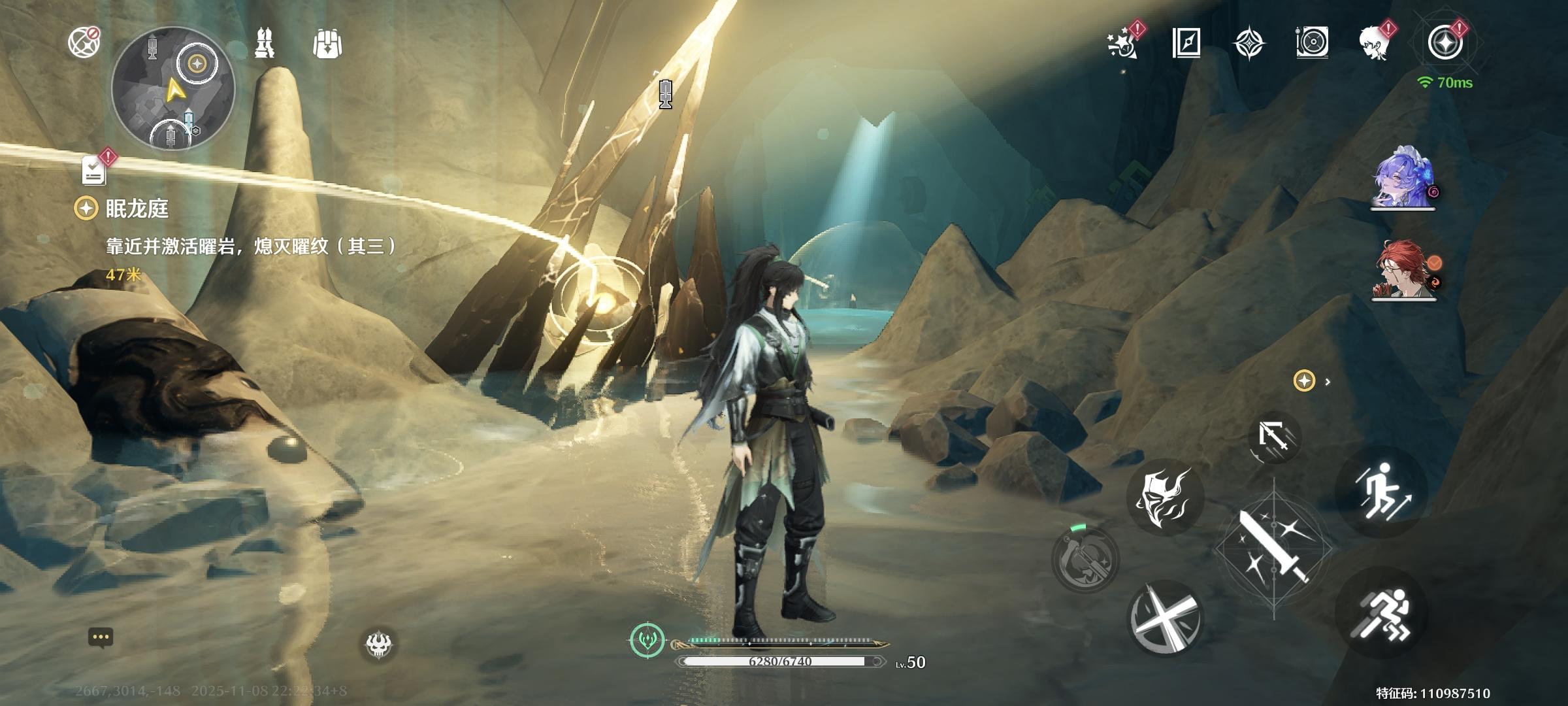Activate the grapple tool gadget button
Image resolution: width=1568 pixels, height=706 pixels.
pos(1085,560)
